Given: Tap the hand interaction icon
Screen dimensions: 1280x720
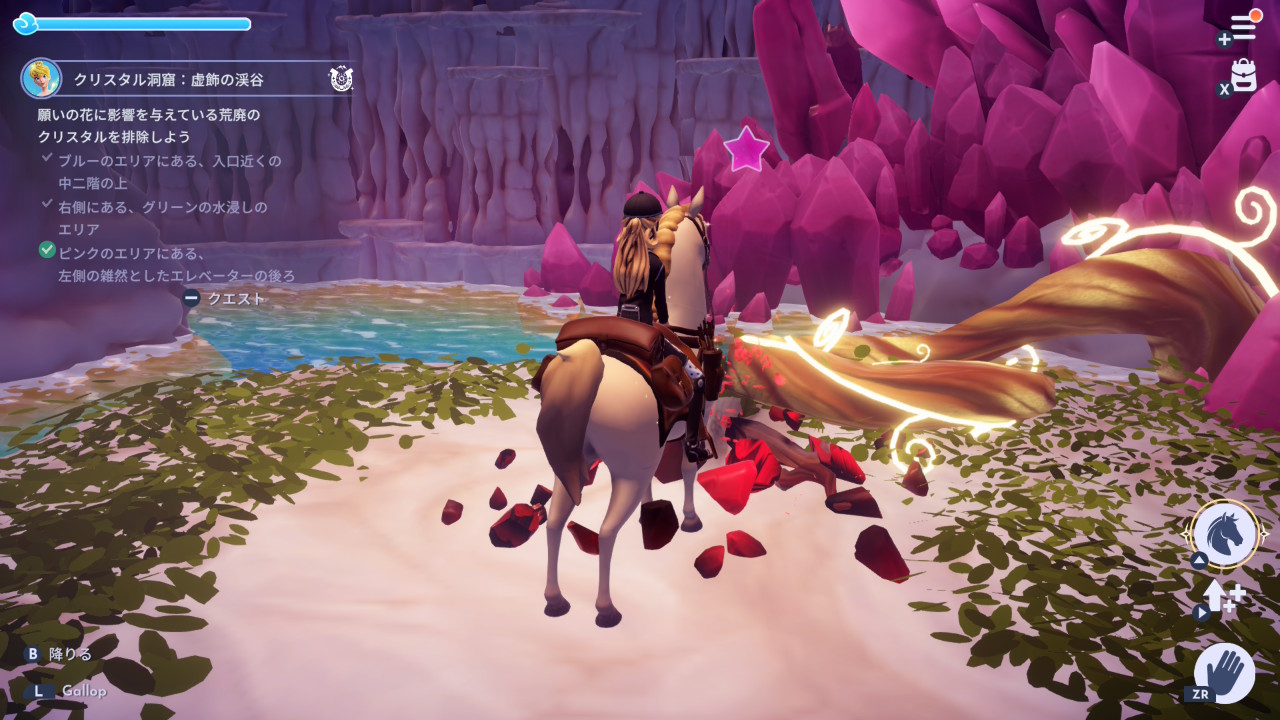Looking at the screenshot, I should point(1225,672).
